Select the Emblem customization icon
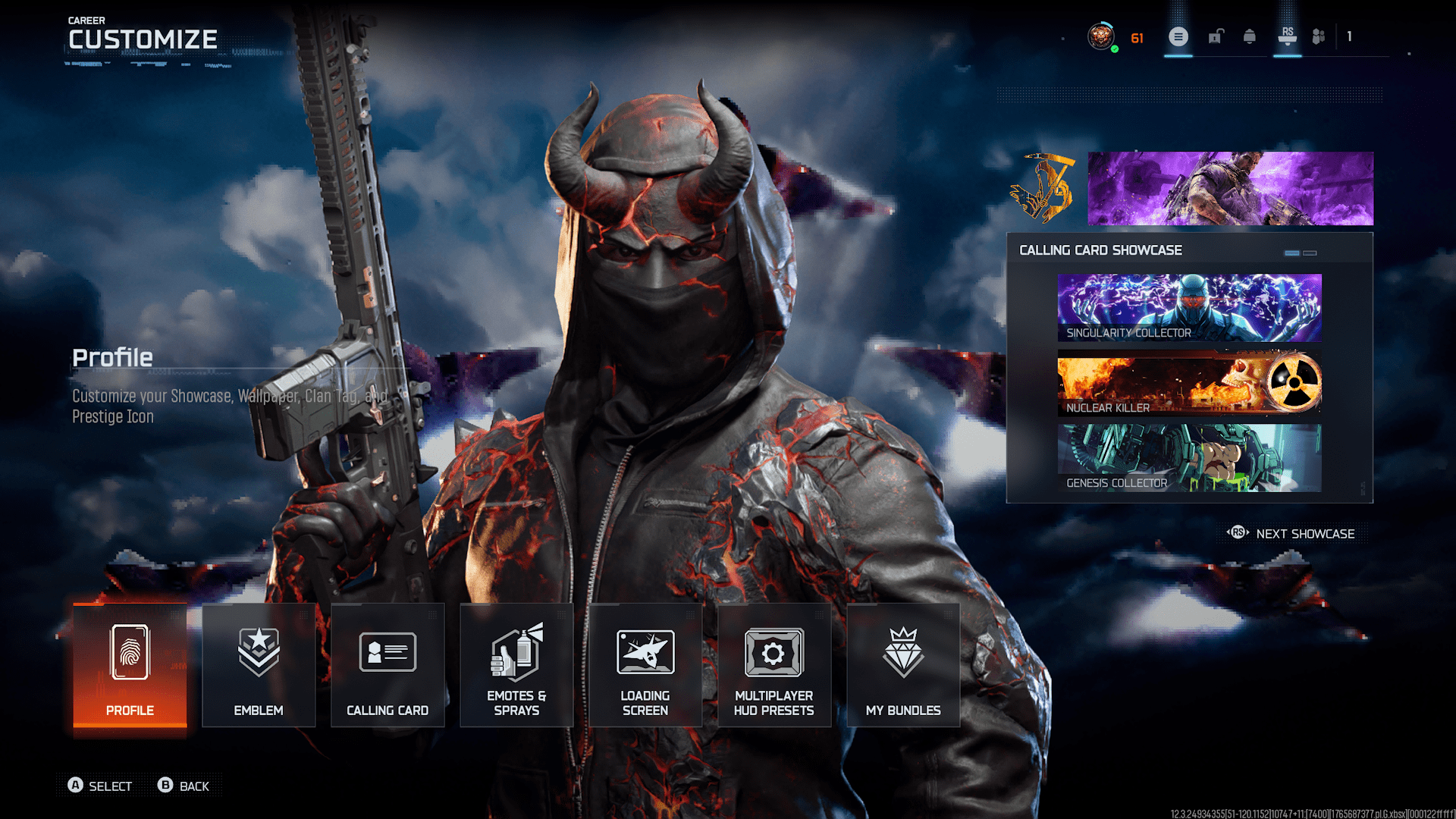 258,667
